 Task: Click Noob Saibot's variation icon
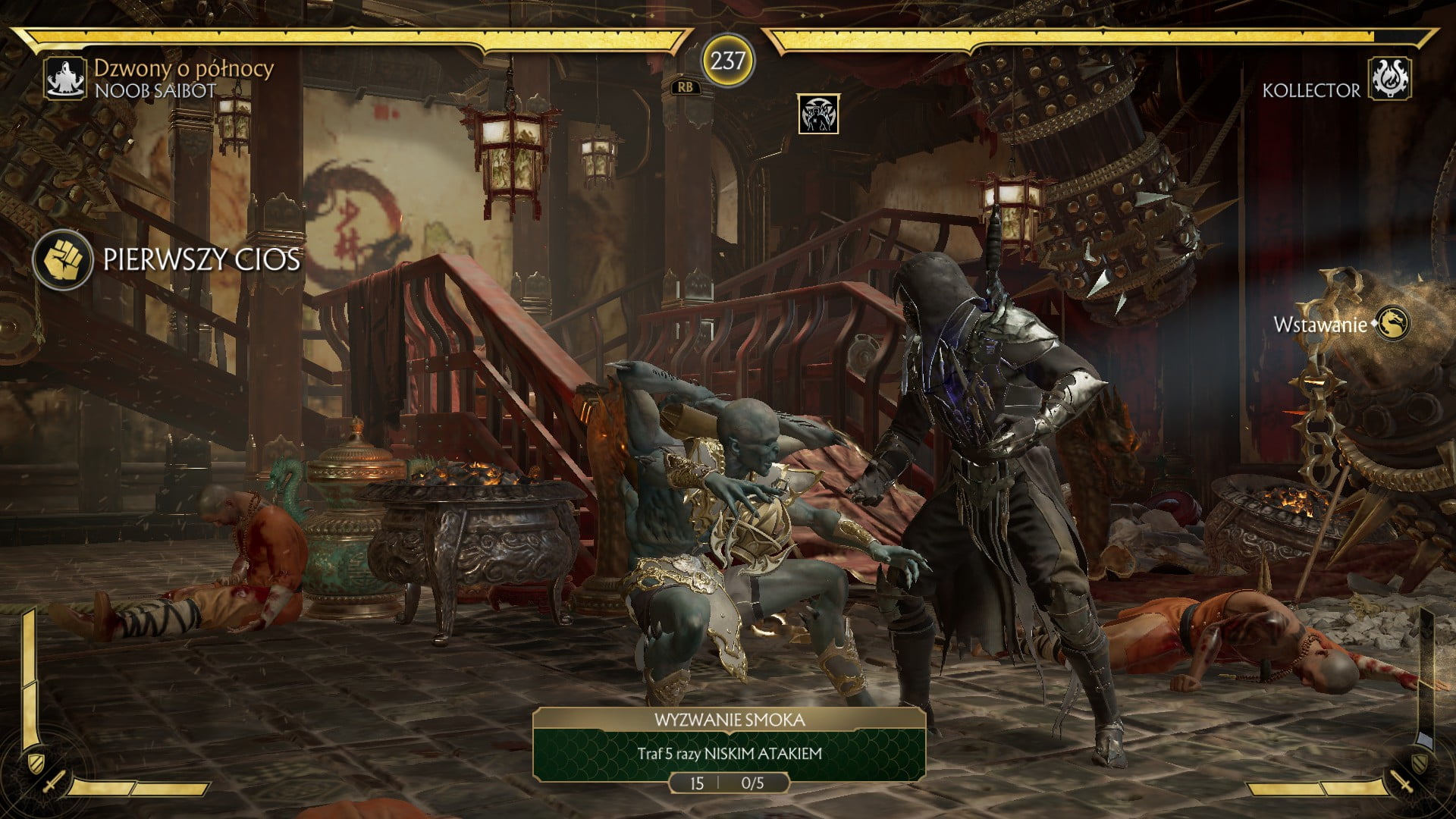tap(66, 79)
